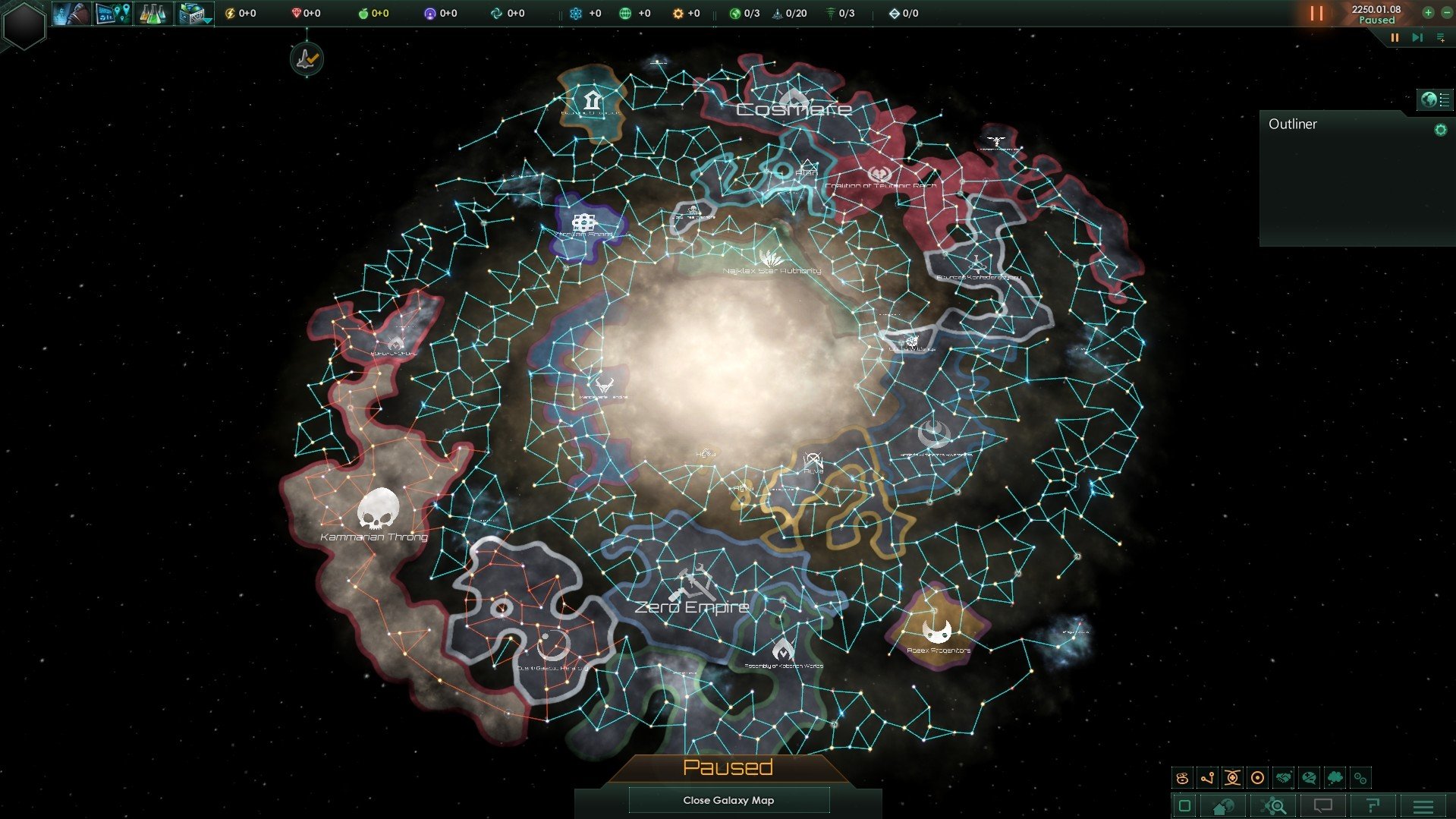The width and height of the screenshot is (1456, 819).
Task: Decrease game speed with minus button
Action: (1446, 13)
